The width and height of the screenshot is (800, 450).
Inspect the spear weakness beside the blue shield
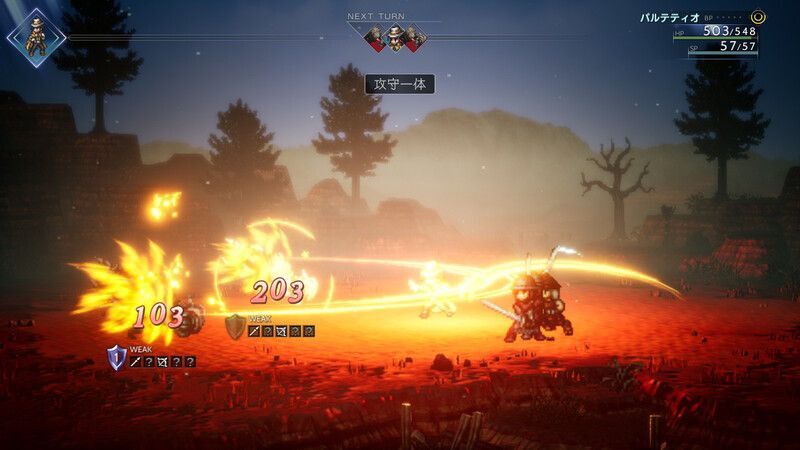pos(136,362)
